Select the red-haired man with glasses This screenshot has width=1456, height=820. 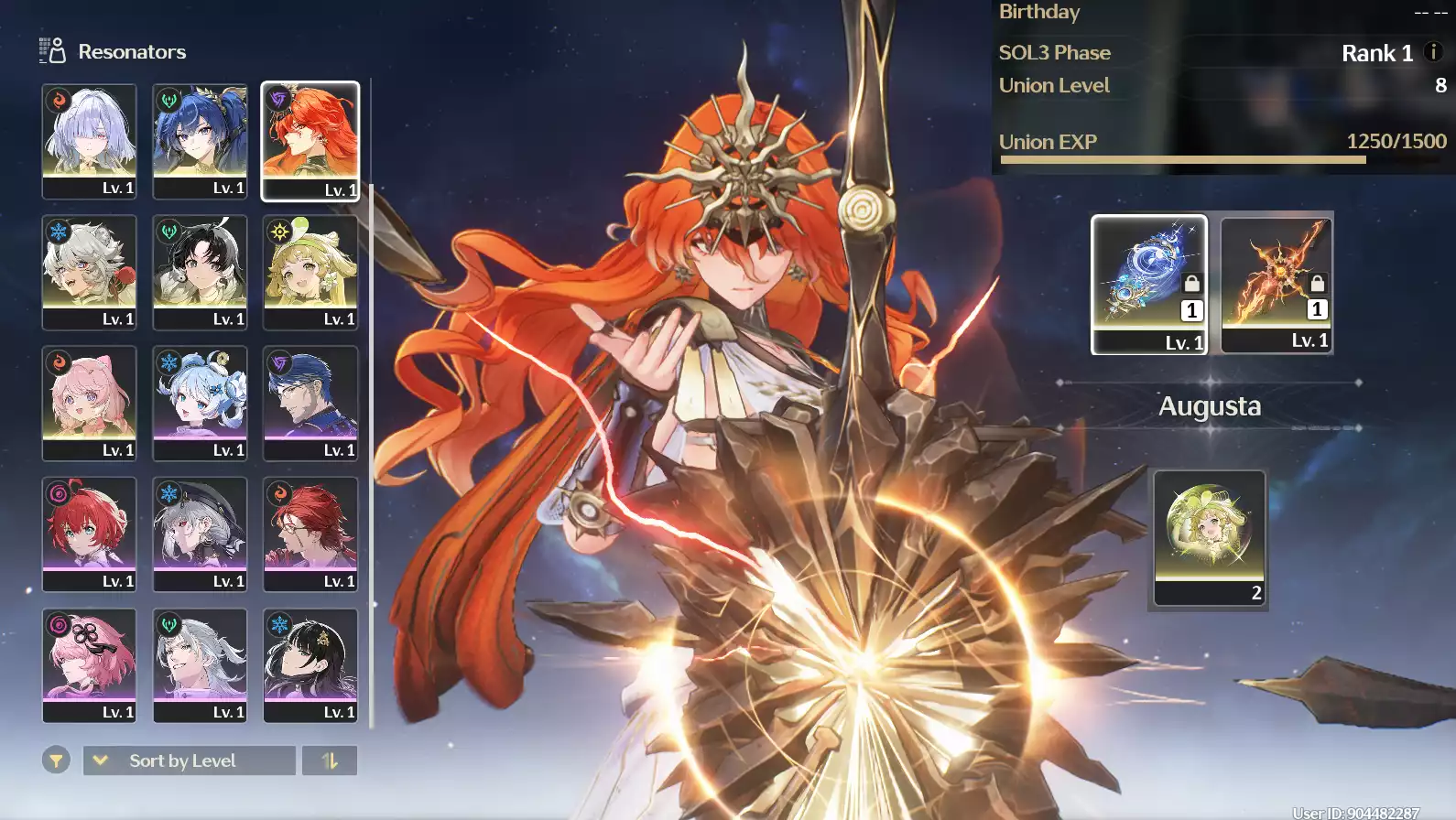coord(310,534)
